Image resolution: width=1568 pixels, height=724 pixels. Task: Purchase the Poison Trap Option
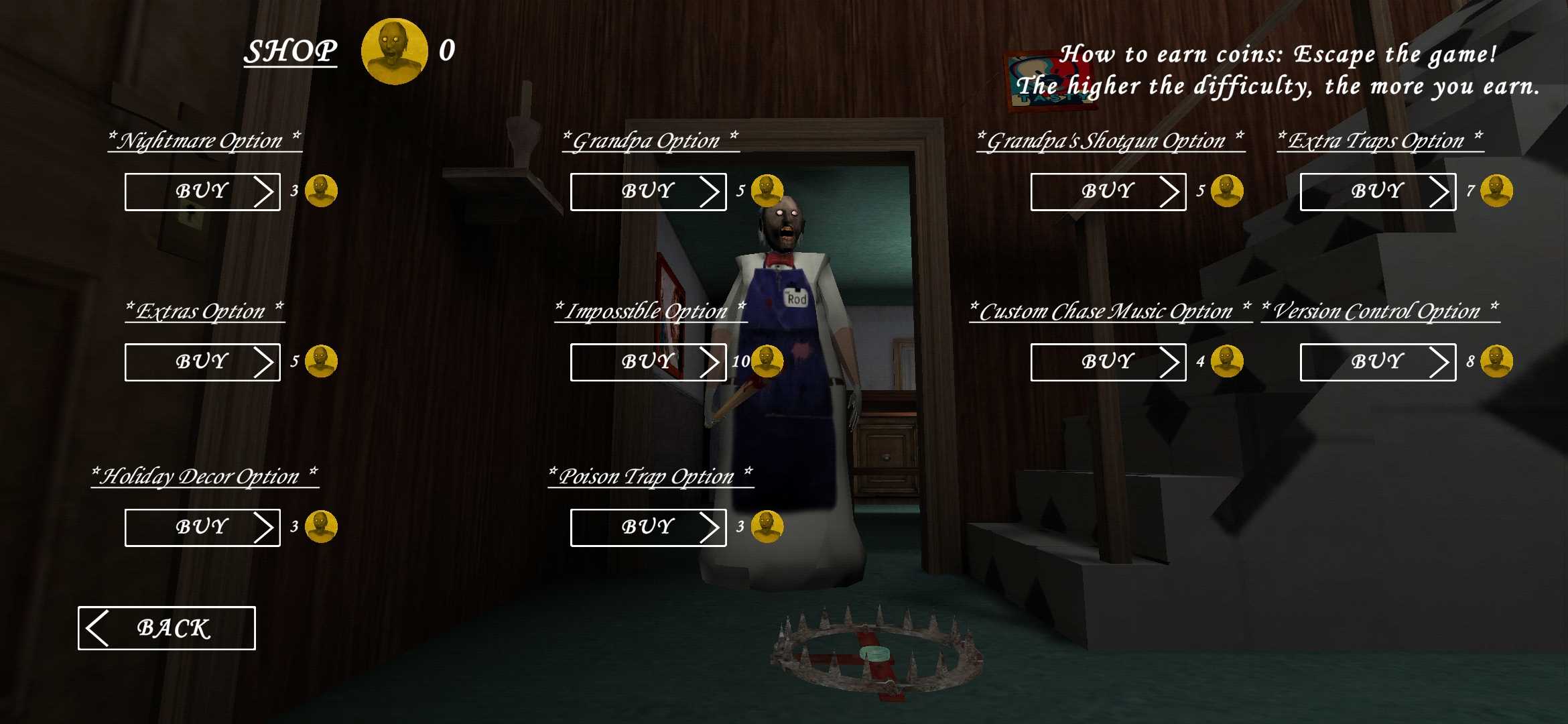point(648,528)
